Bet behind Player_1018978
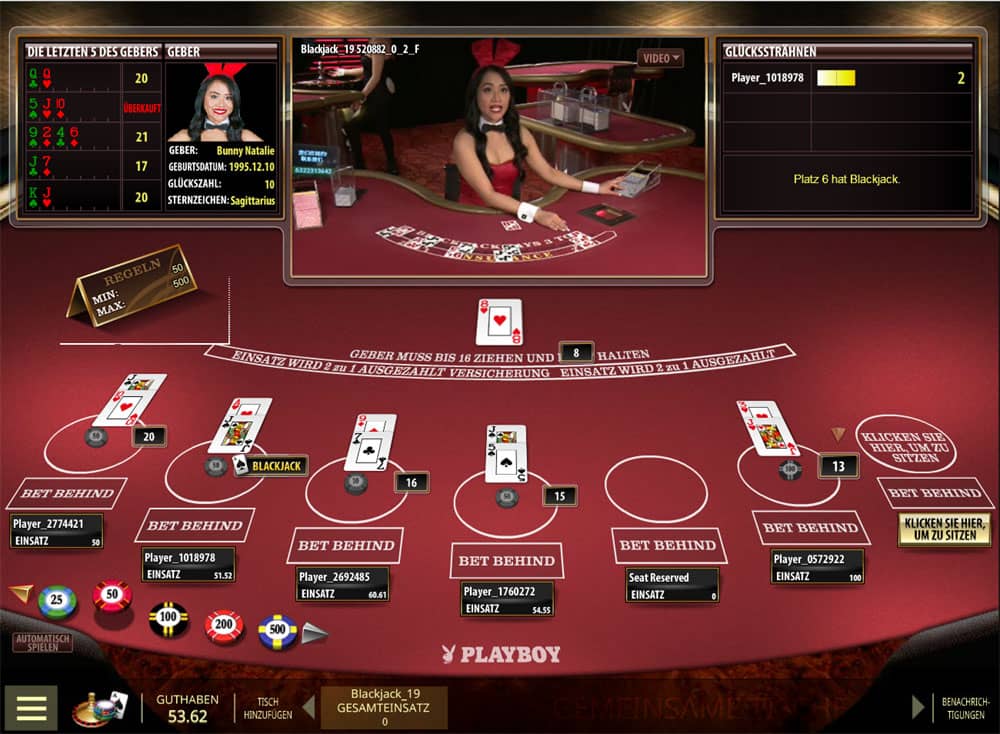 [x=194, y=525]
